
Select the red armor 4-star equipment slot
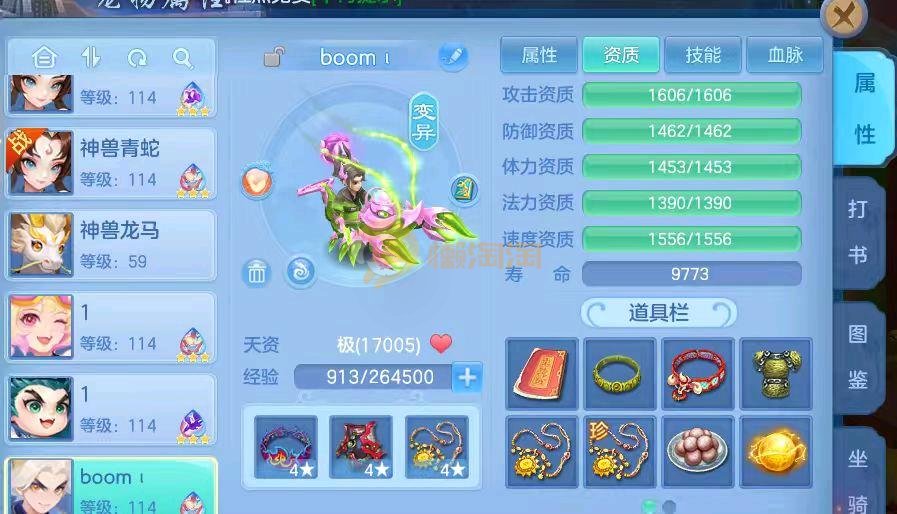tap(361, 445)
